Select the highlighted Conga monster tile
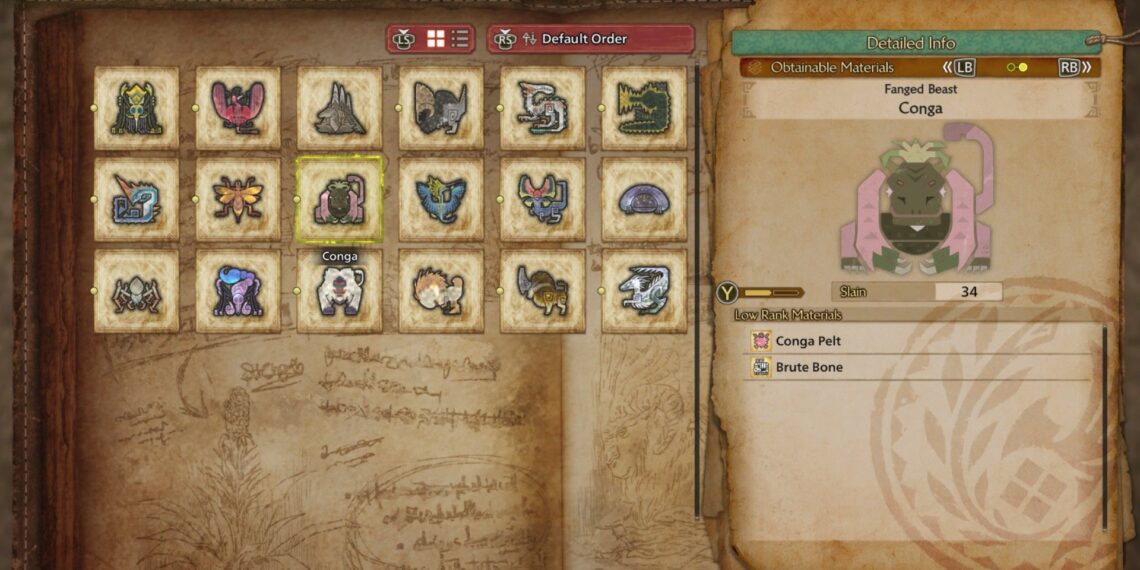 click(339, 199)
